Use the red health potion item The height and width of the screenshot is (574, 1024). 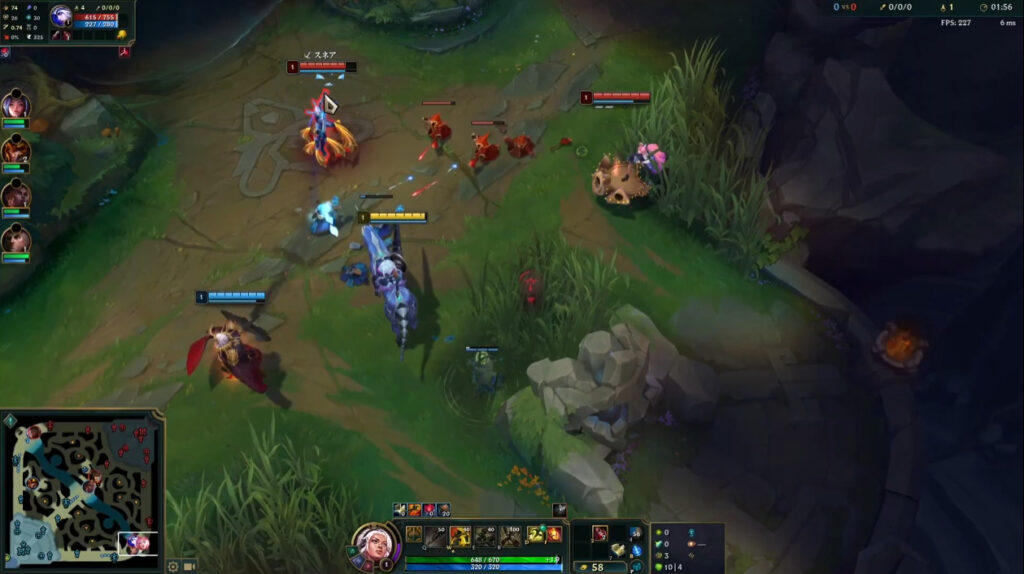(x=600, y=532)
